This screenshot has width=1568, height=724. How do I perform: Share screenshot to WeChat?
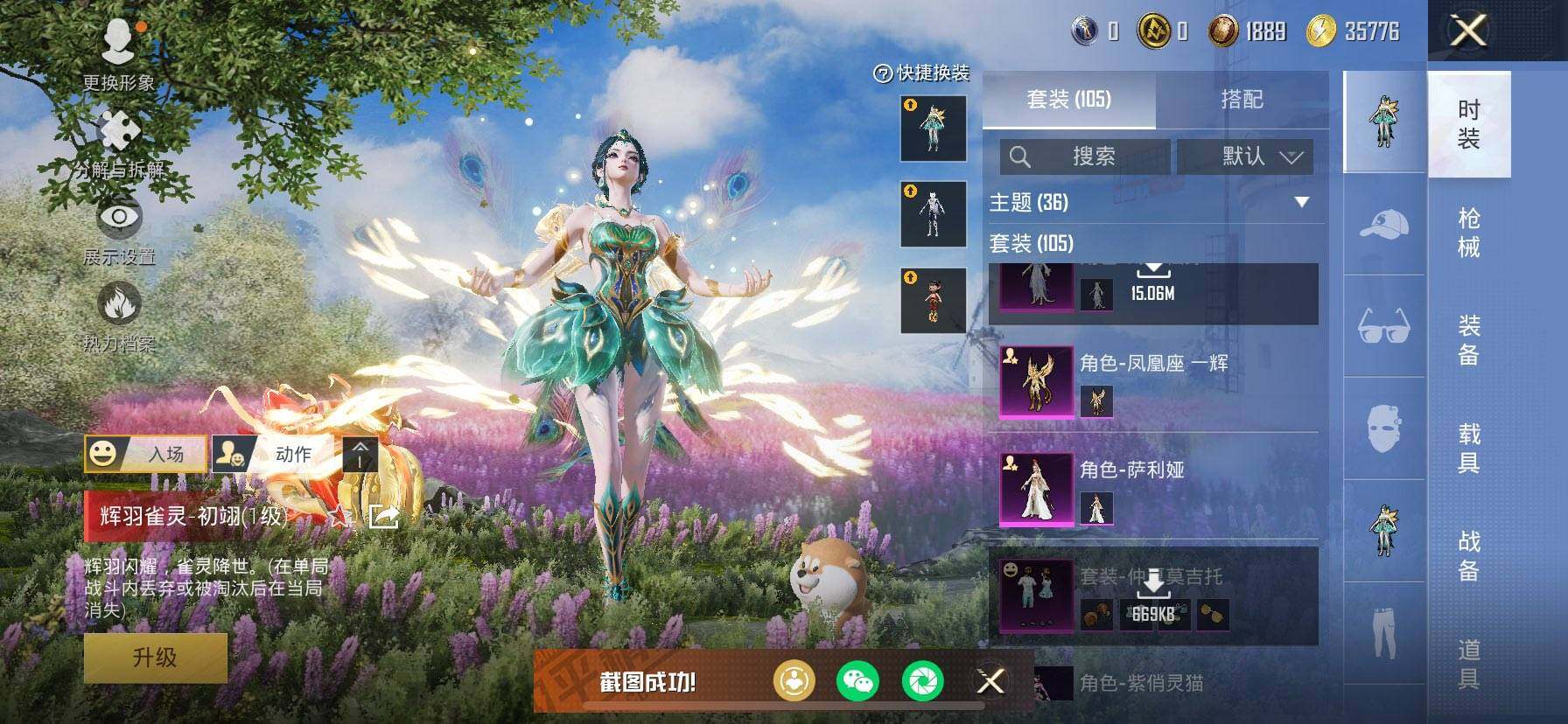[857, 680]
